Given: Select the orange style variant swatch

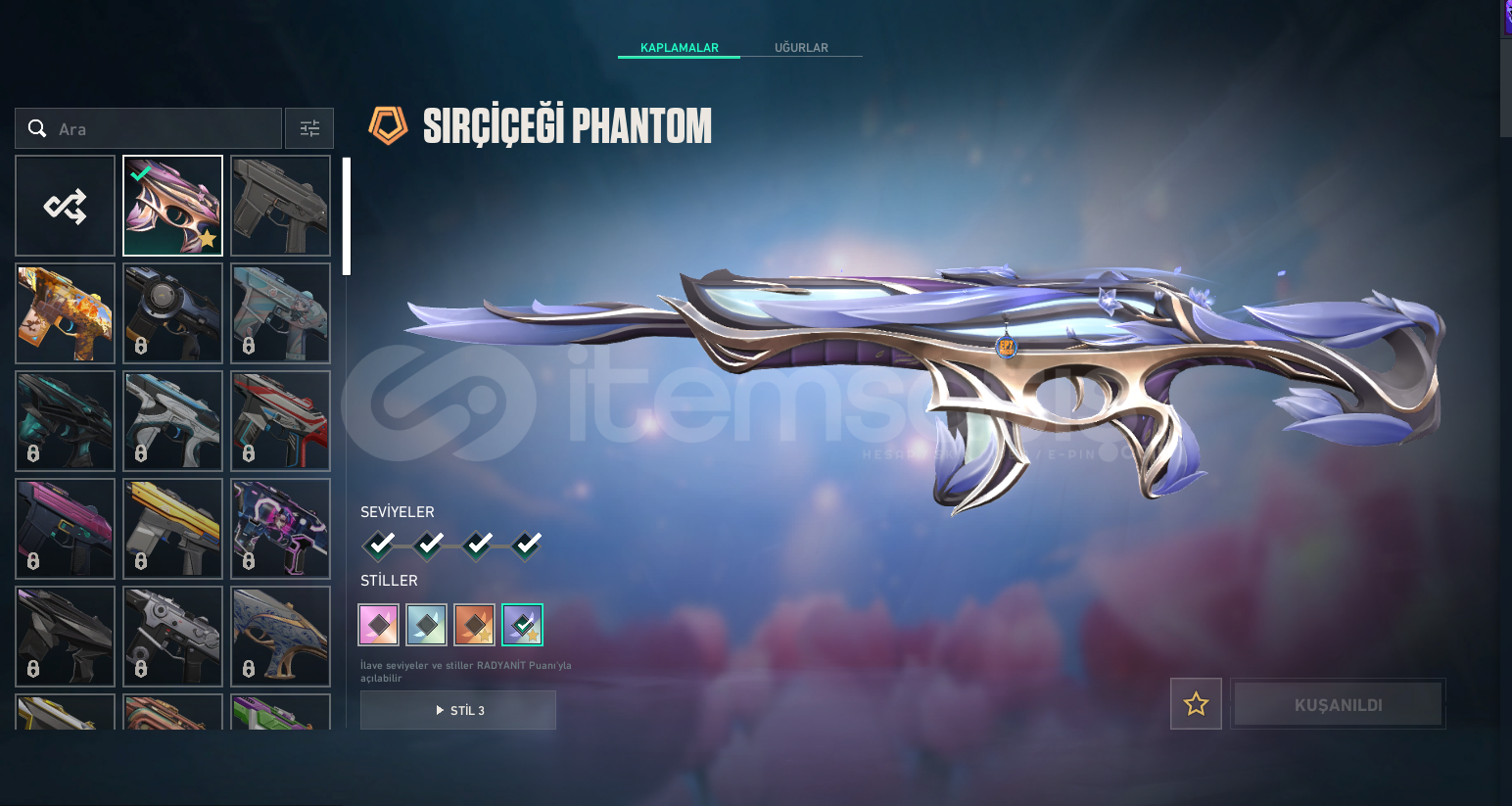Looking at the screenshot, I should tap(475, 625).
